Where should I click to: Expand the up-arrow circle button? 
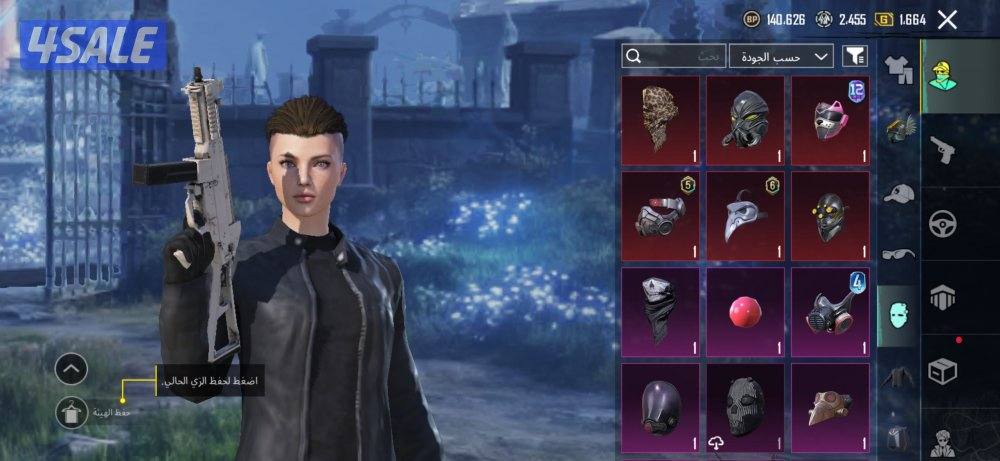pos(71,370)
